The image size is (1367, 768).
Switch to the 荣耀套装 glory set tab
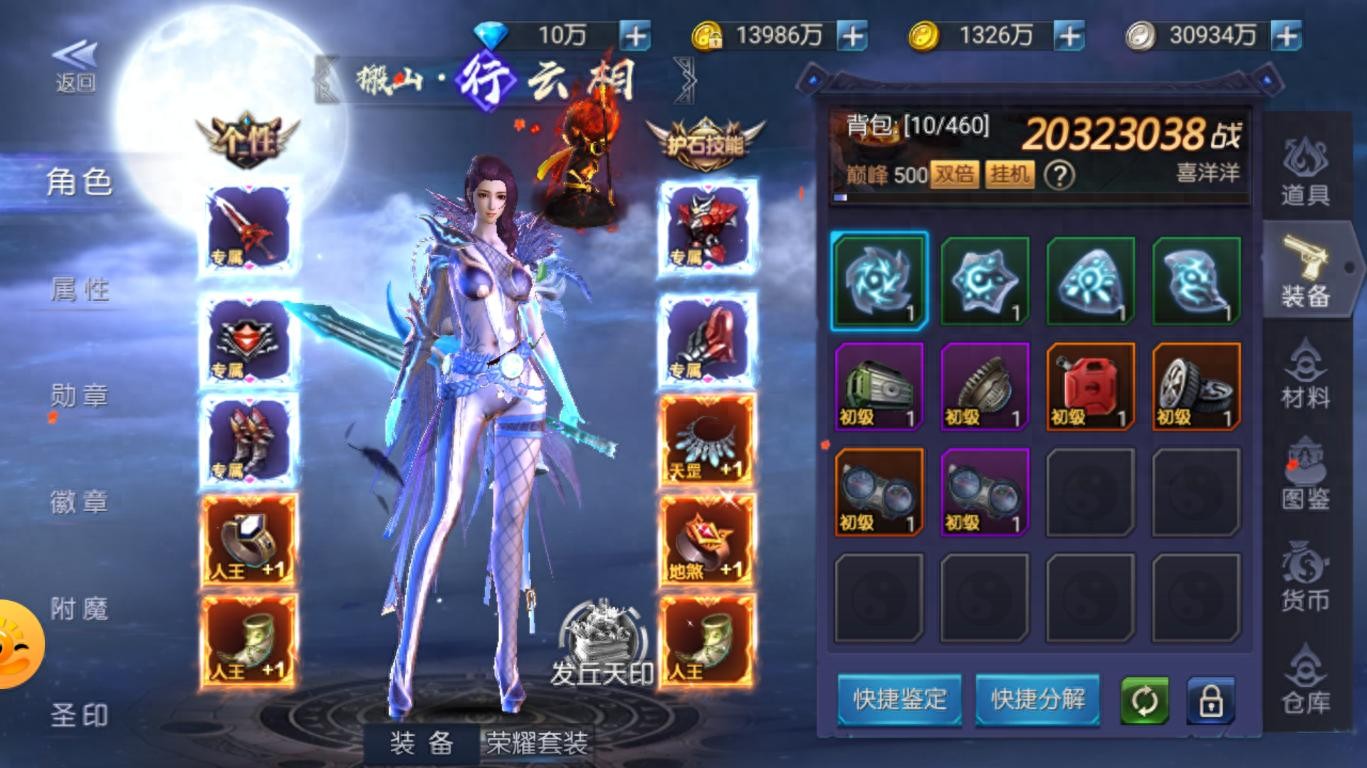537,743
